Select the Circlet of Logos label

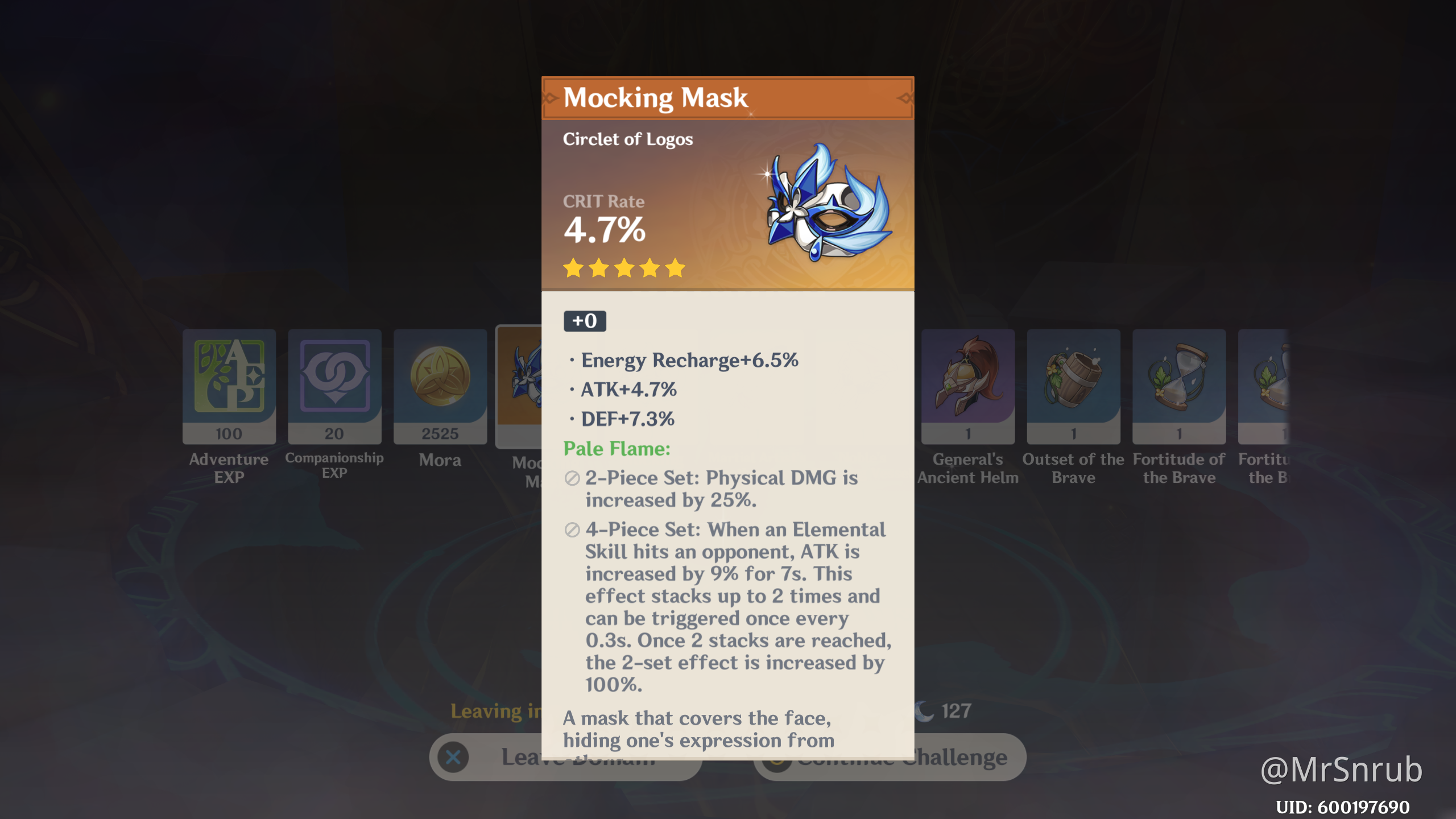click(628, 139)
